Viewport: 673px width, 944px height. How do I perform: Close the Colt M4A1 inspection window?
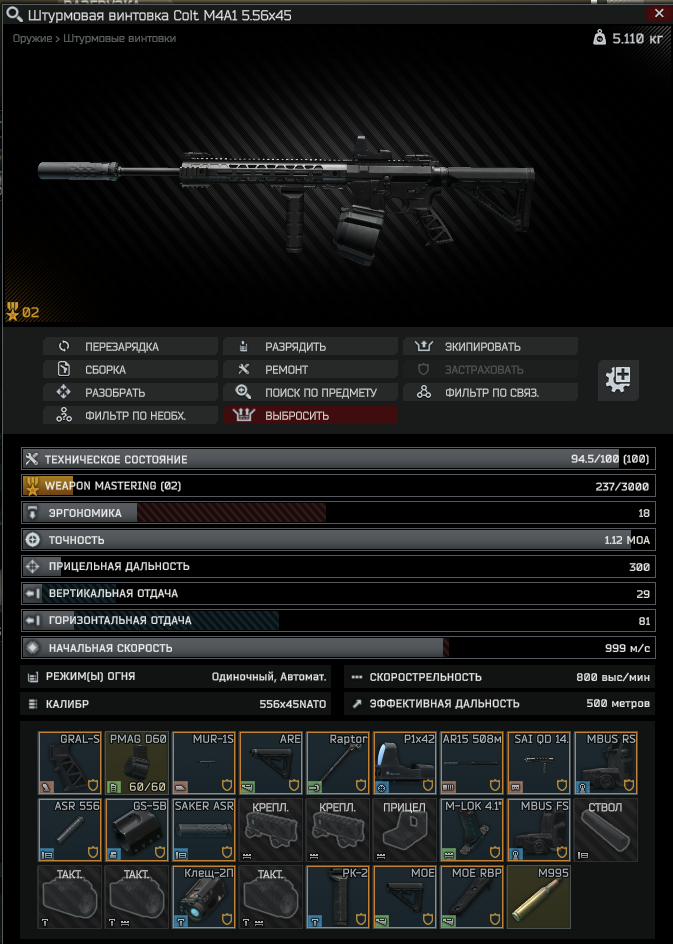[x=656, y=15]
